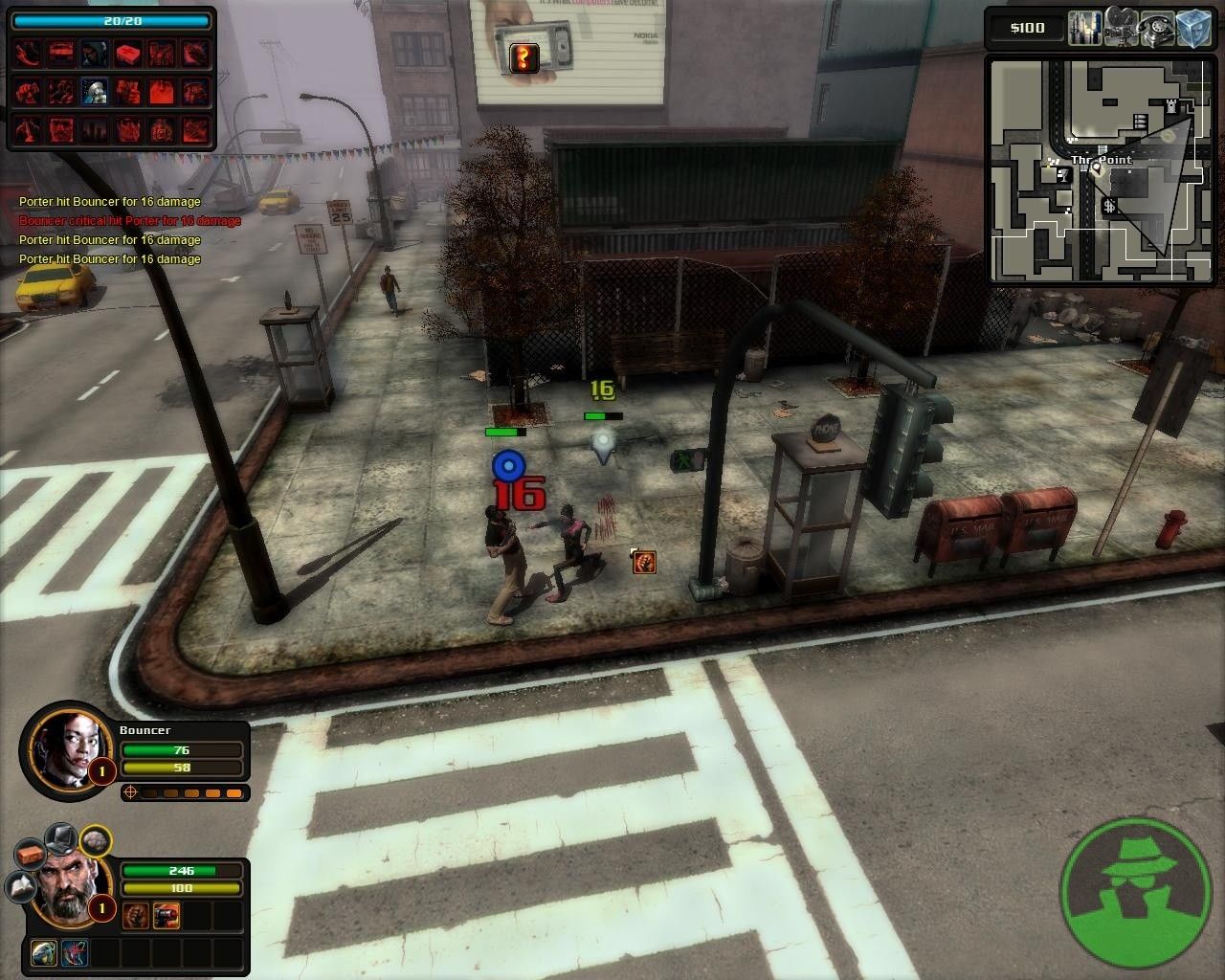Open the book icon beside the portrait
Image resolution: width=1225 pixels, height=980 pixels.
pyautogui.click(x=22, y=888)
